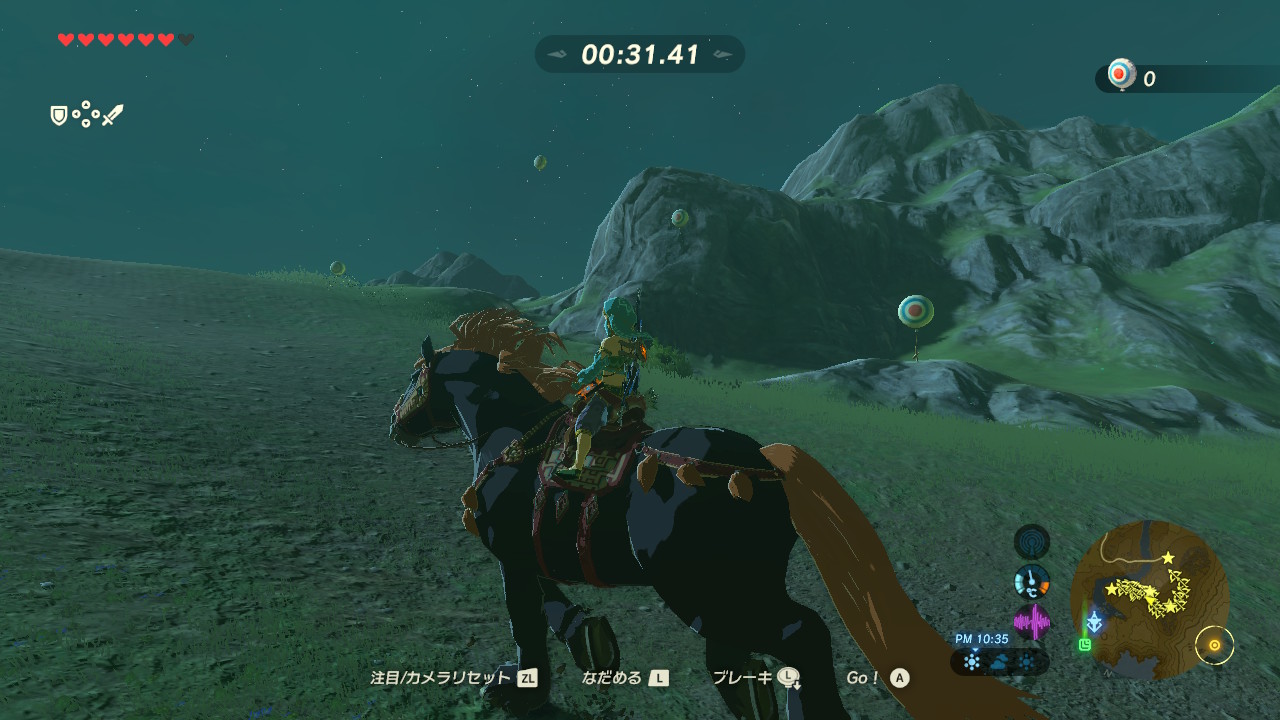Viewport: 1280px width, 720px height.
Task: Open the circular minimap
Action: point(1150,599)
